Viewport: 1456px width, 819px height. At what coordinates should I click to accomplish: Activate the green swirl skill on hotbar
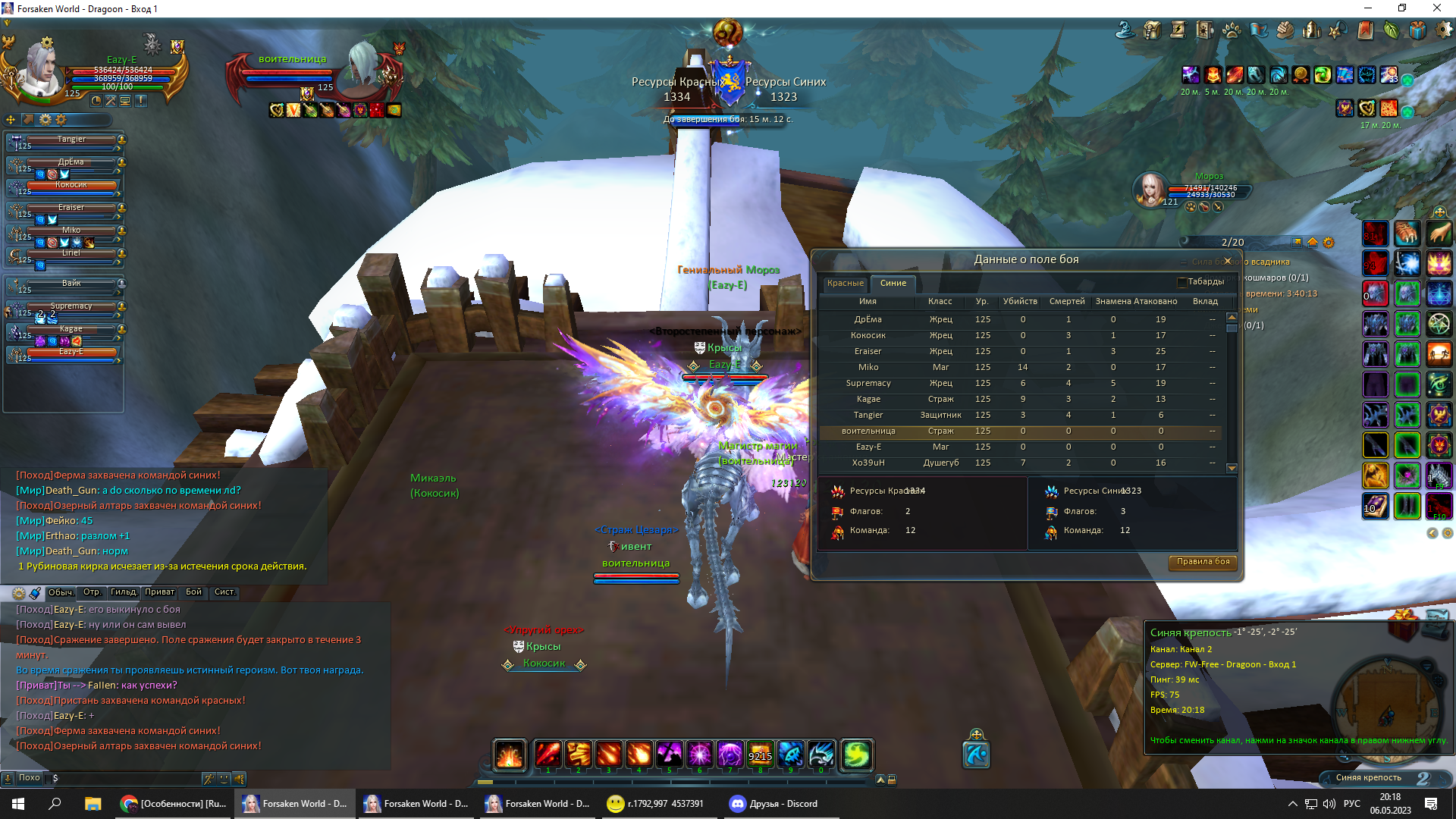point(855,755)
